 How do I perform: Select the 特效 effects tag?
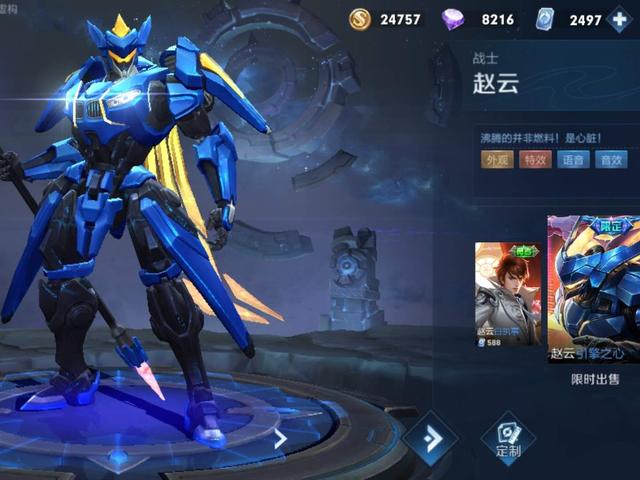[535, 159]
